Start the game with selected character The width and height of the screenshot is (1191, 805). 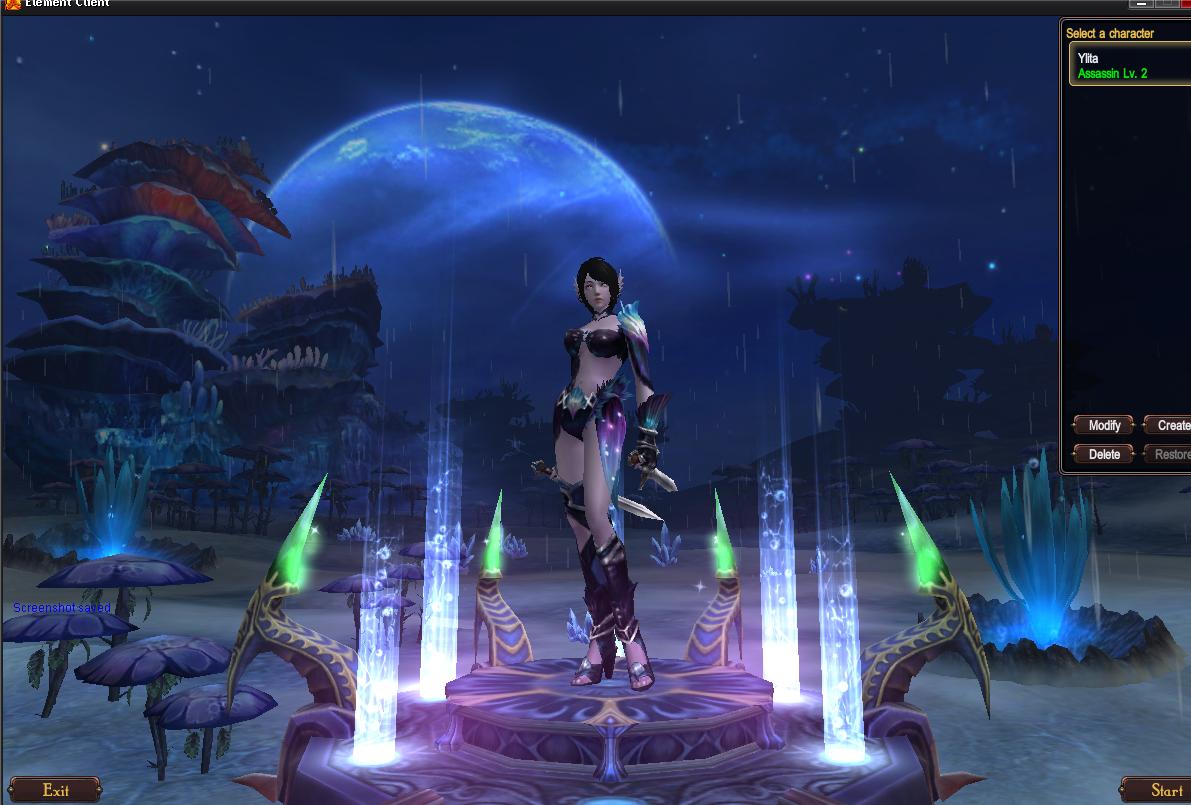(1160, 790)
